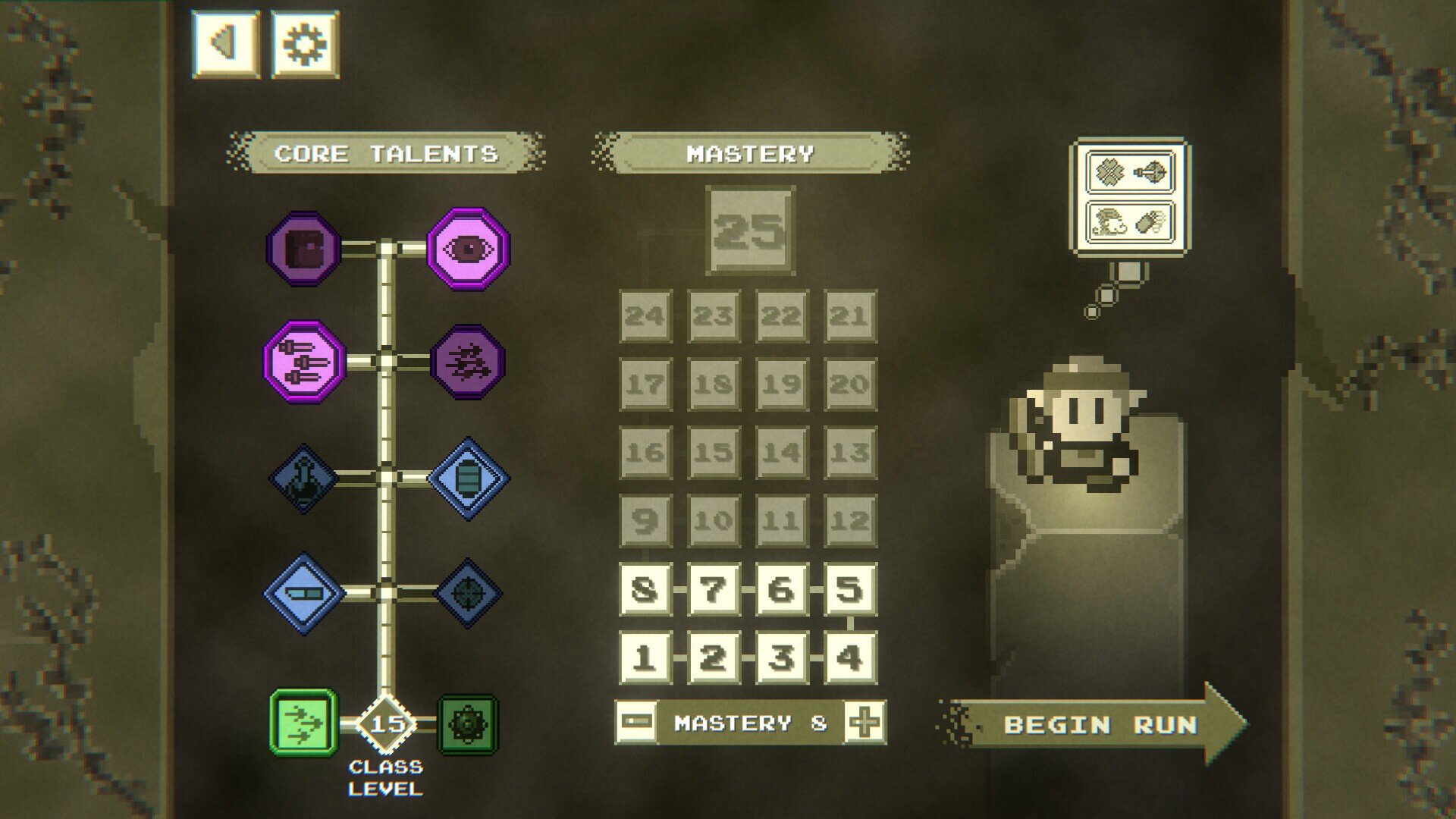Click the dark chest talent octagon
1456x819 pixels.
[303, 246]
